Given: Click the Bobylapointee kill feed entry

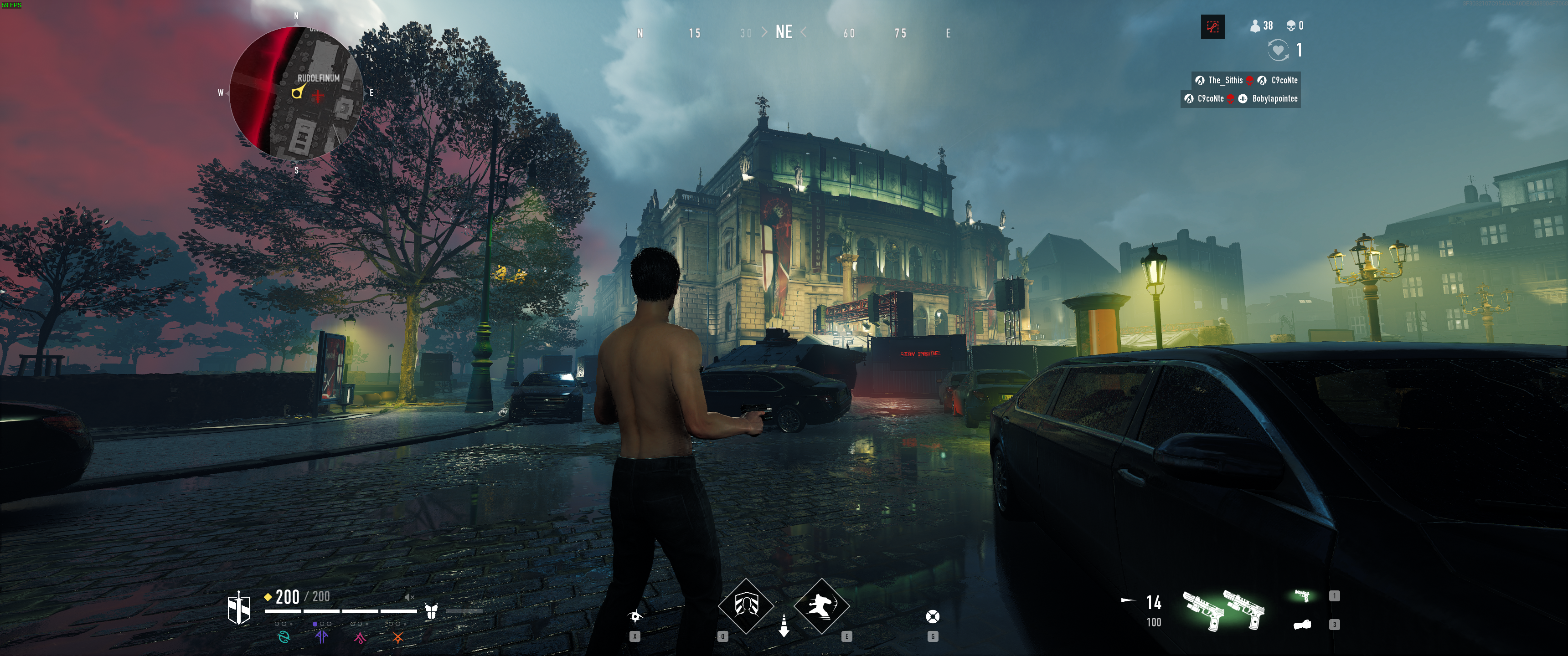Looking at the screenshot, I should tap(1274, 98).
